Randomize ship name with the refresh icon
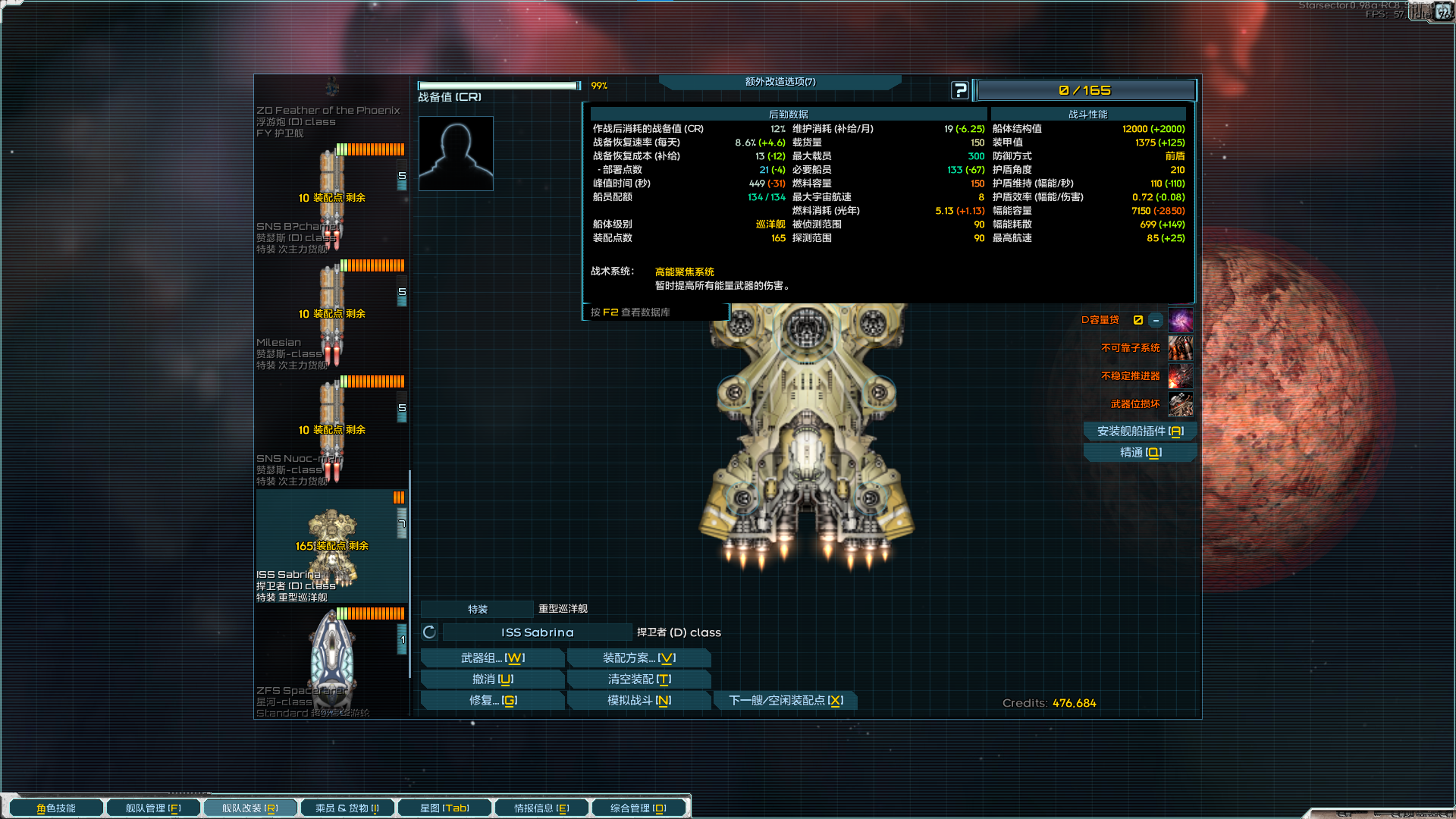1456x819 pixels. coord(429,632)
